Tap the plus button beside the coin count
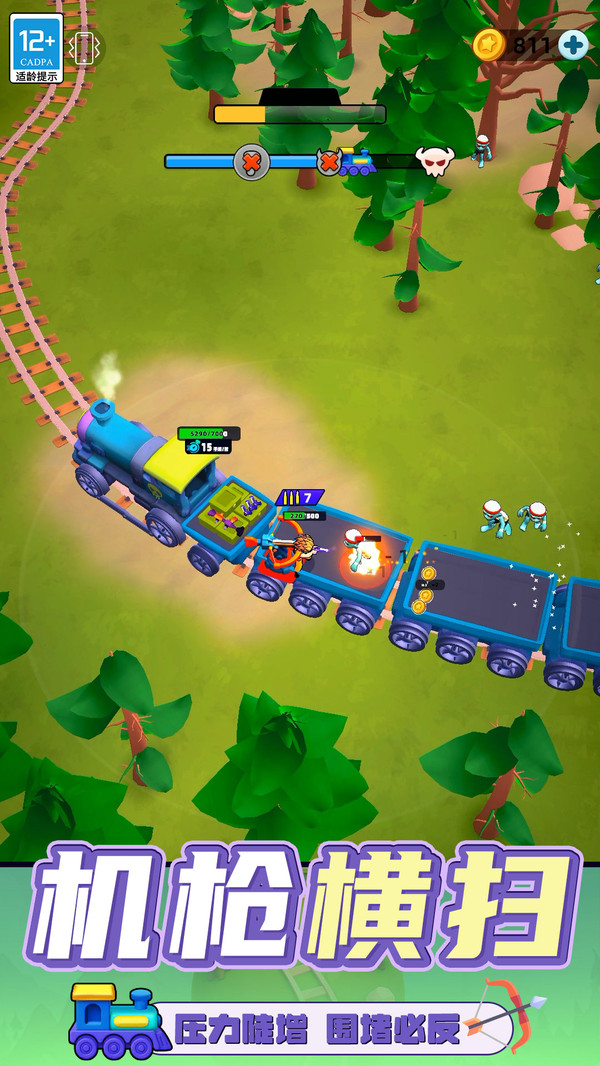 point(573,44)
